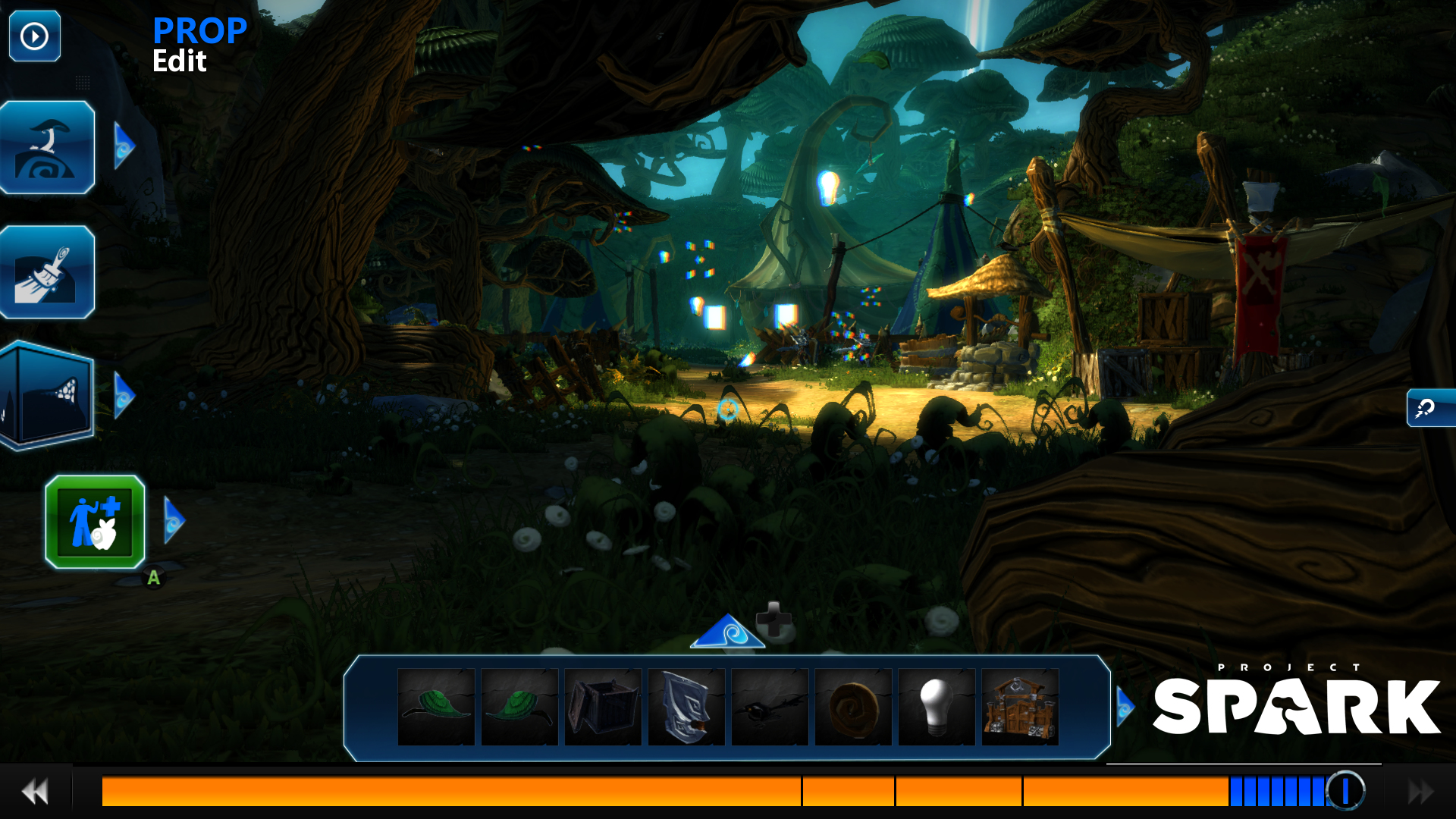
Task: Click the circular handle on the undo timeline
Action: click(x=1345, y=790)
